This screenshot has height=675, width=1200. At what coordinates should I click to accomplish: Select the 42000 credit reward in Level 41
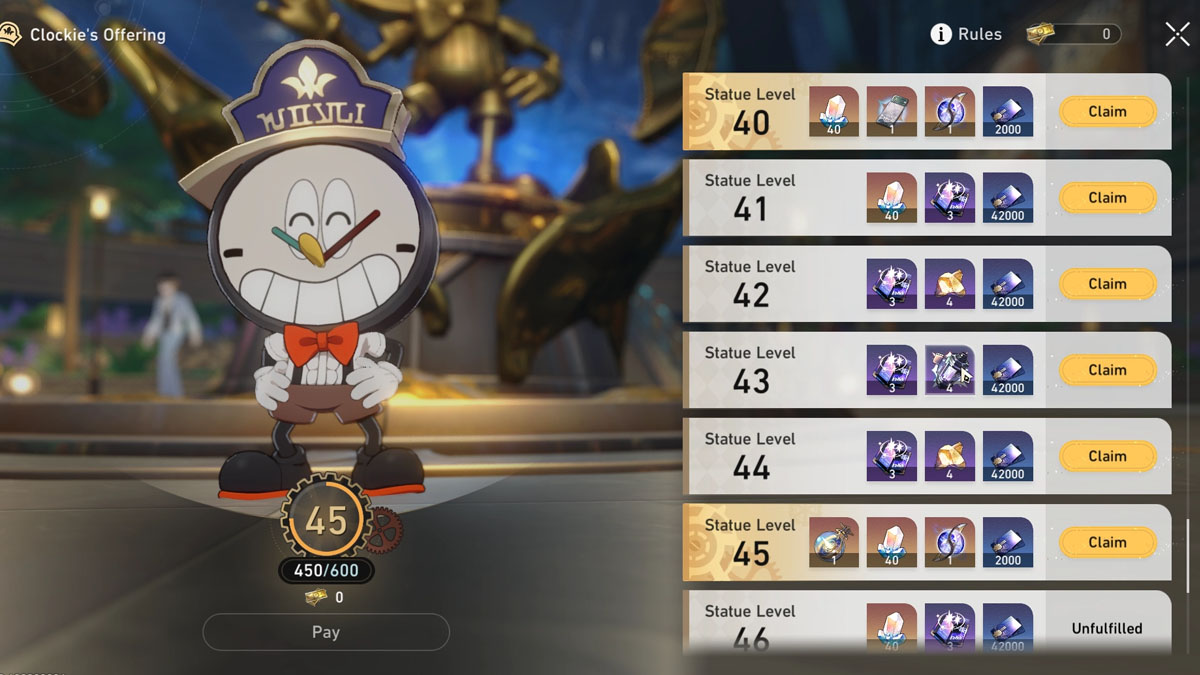pos(1008,198)
